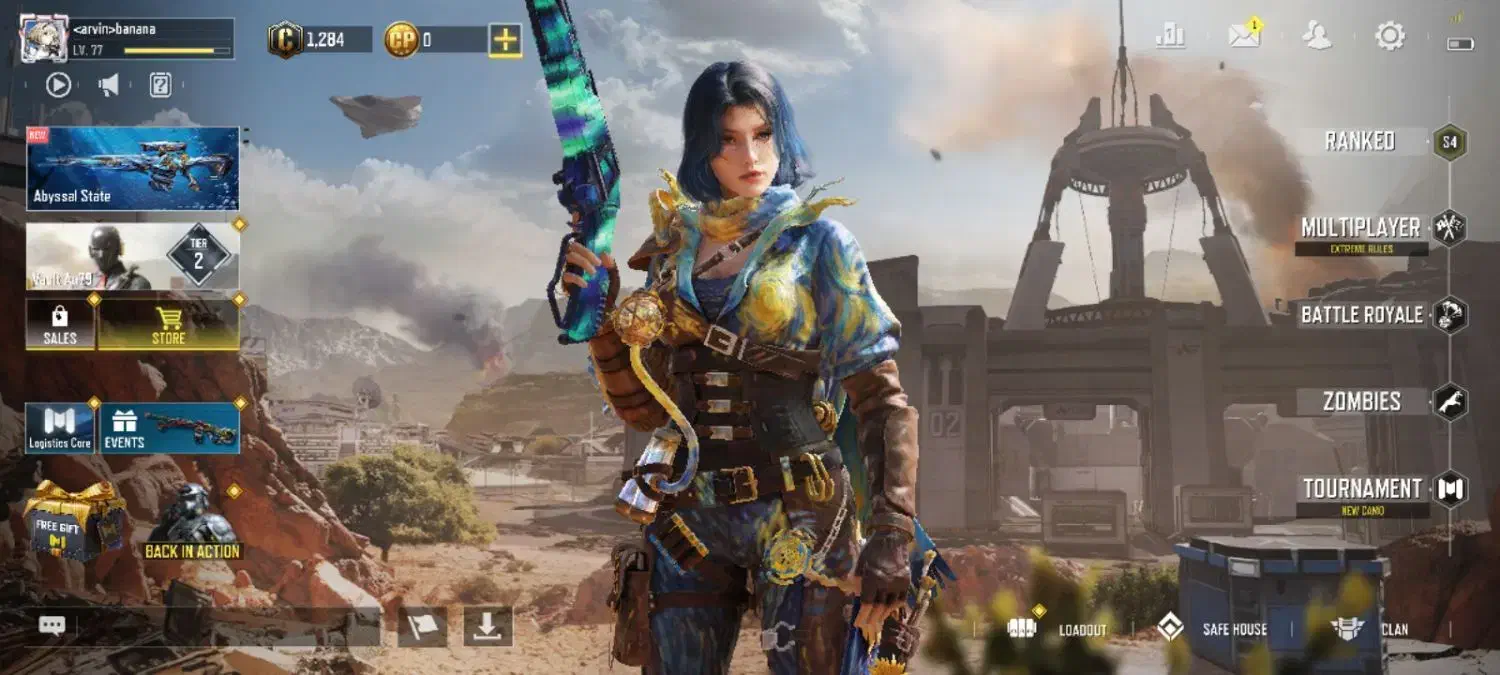
Task: Open Logistics Core
Action: pyautogui.click(x=60, y=428)
